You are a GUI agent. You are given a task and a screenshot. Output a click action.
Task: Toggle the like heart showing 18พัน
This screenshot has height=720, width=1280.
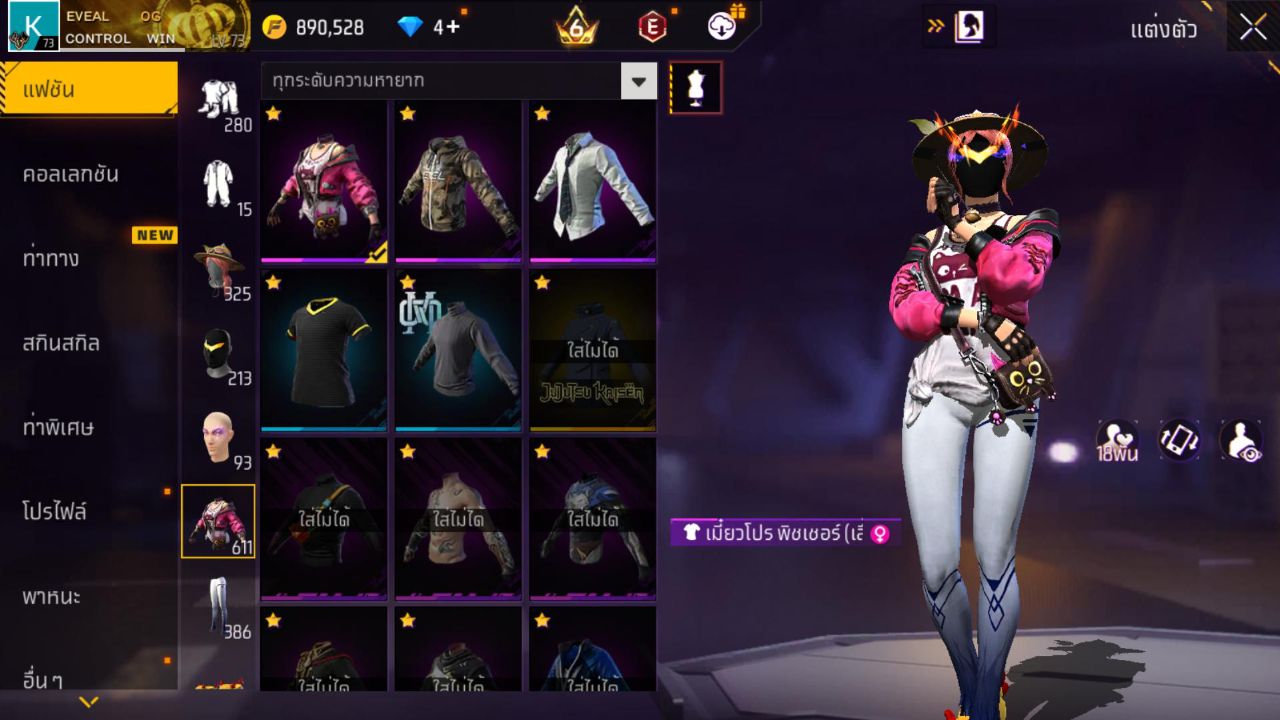click(1117, 440)
